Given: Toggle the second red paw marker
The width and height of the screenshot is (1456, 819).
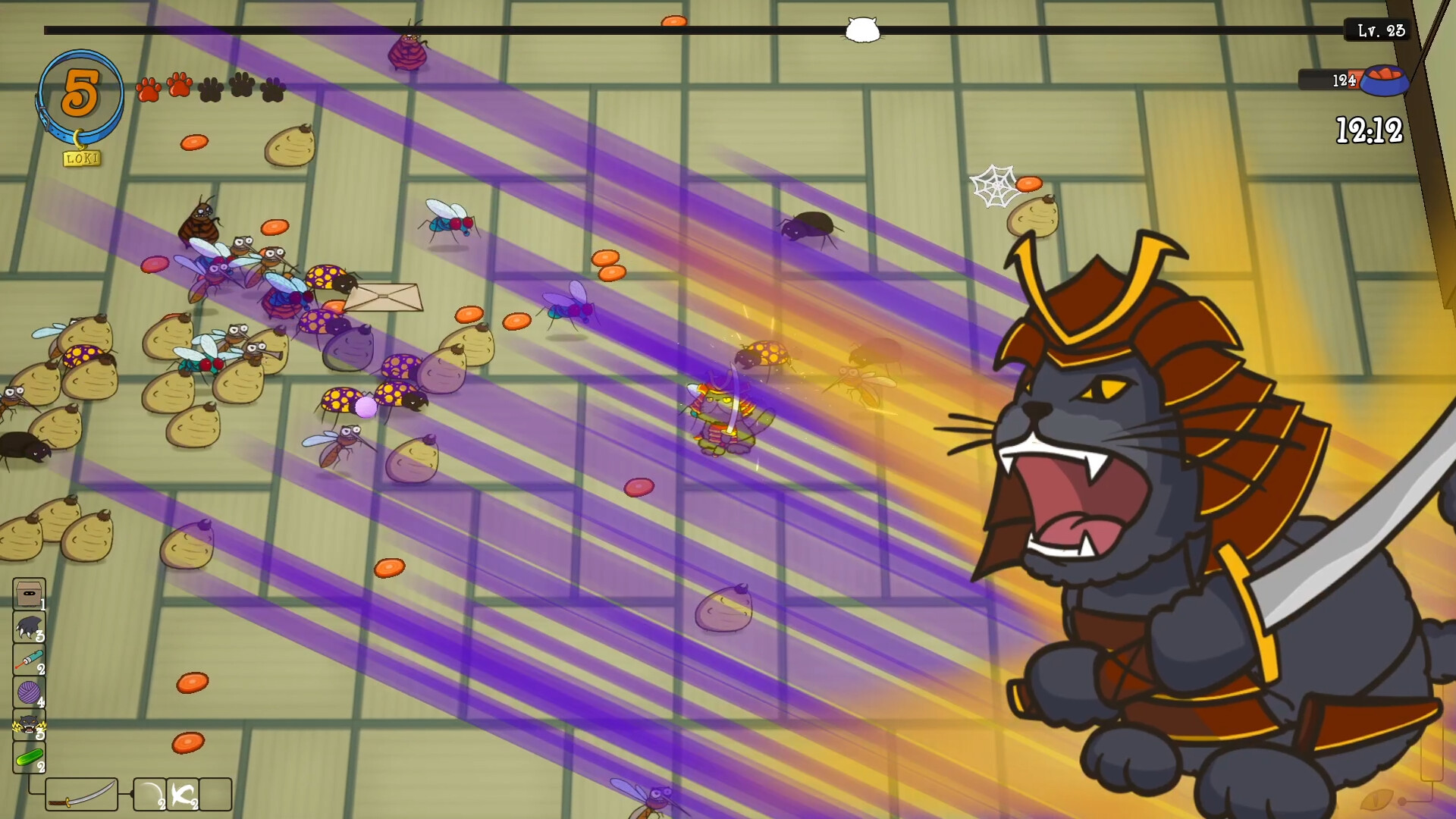Looking at the screenshot, I should (x=178, y=87).
